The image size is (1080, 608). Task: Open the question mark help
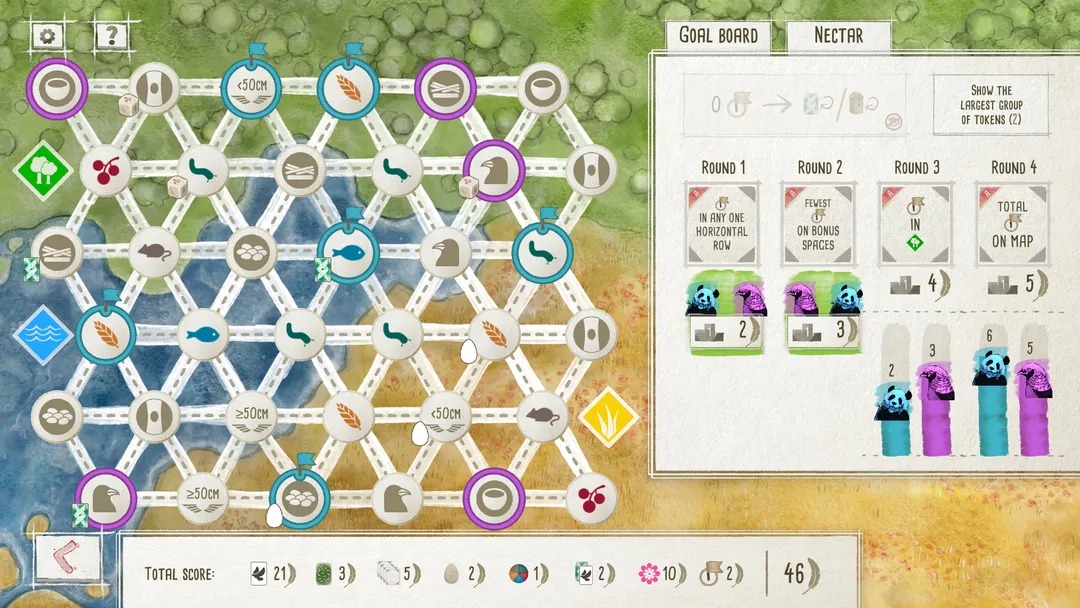[112, 37]
